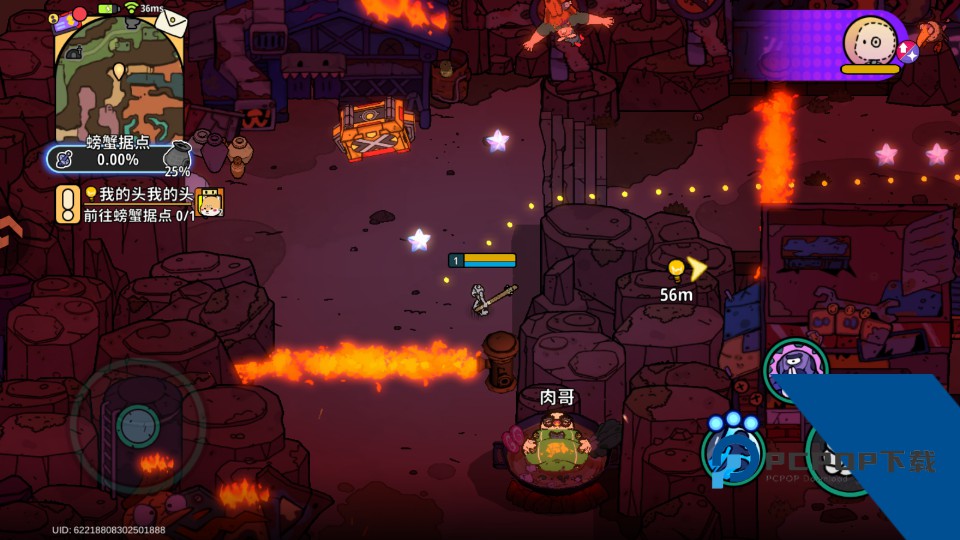Select the teammate avatar beside the quest
The height and width of the screenshot is (540, 960).
pos(209,204)
